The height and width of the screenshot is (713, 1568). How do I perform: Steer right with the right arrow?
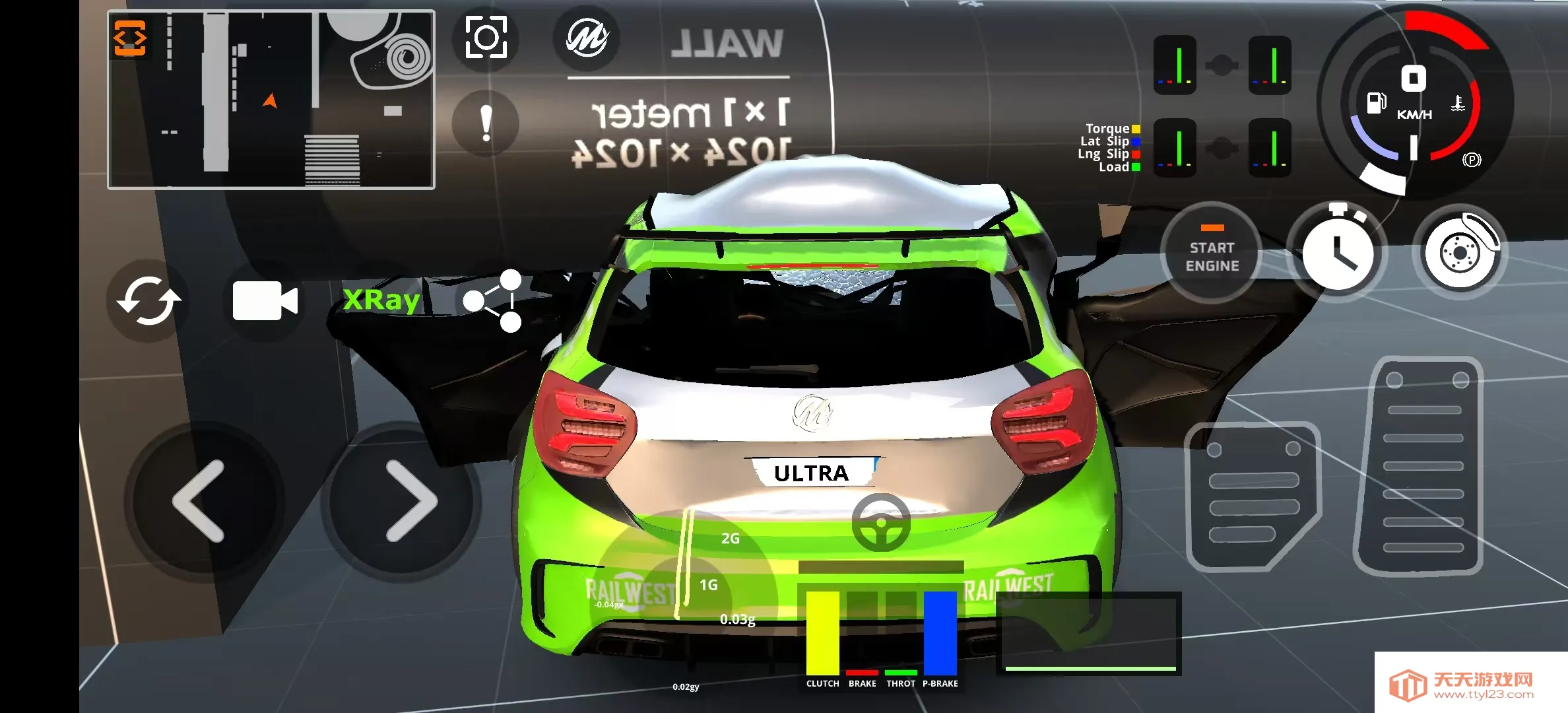[410, 501]
